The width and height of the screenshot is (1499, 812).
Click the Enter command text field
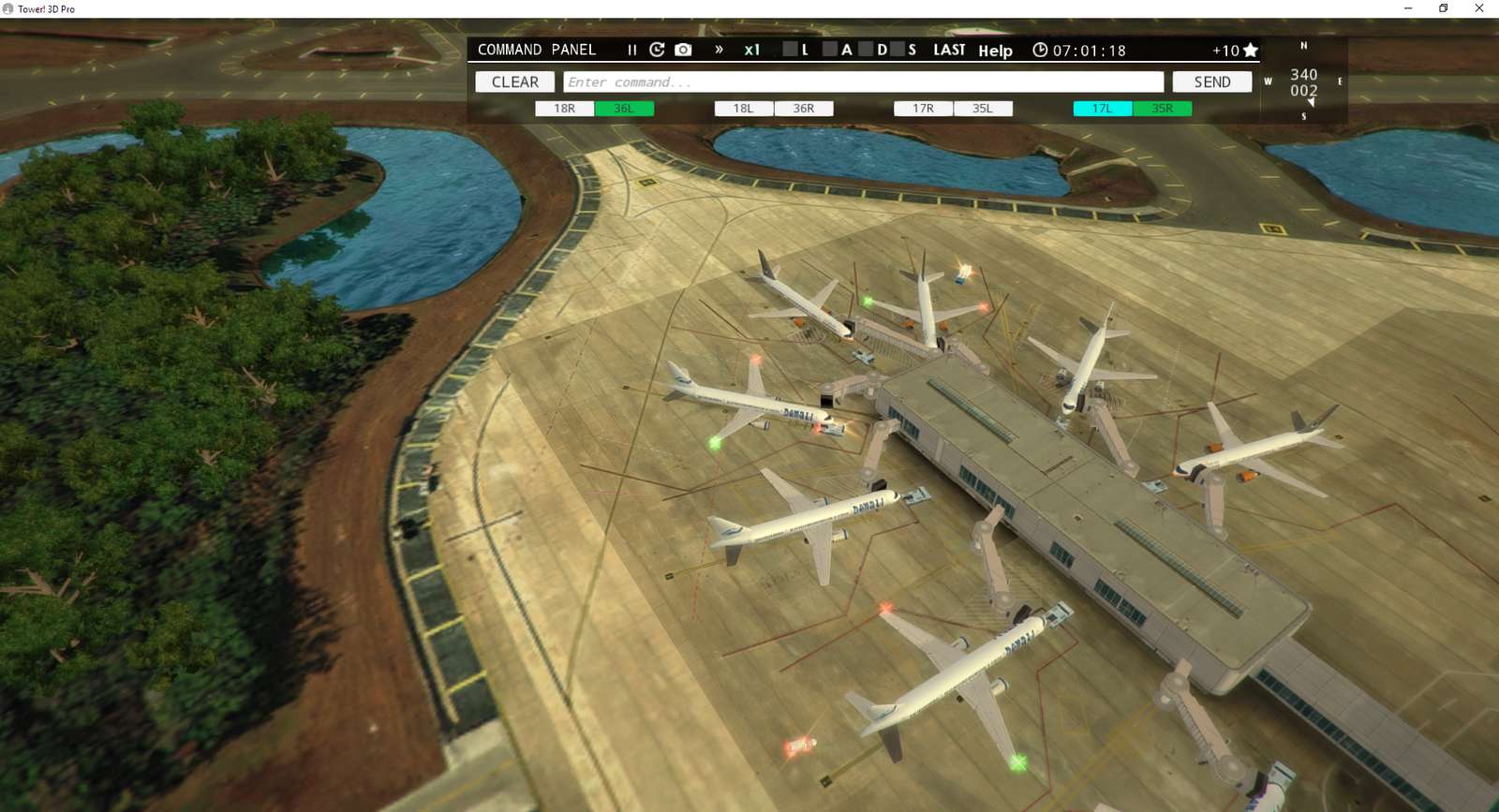pos(862,81)
